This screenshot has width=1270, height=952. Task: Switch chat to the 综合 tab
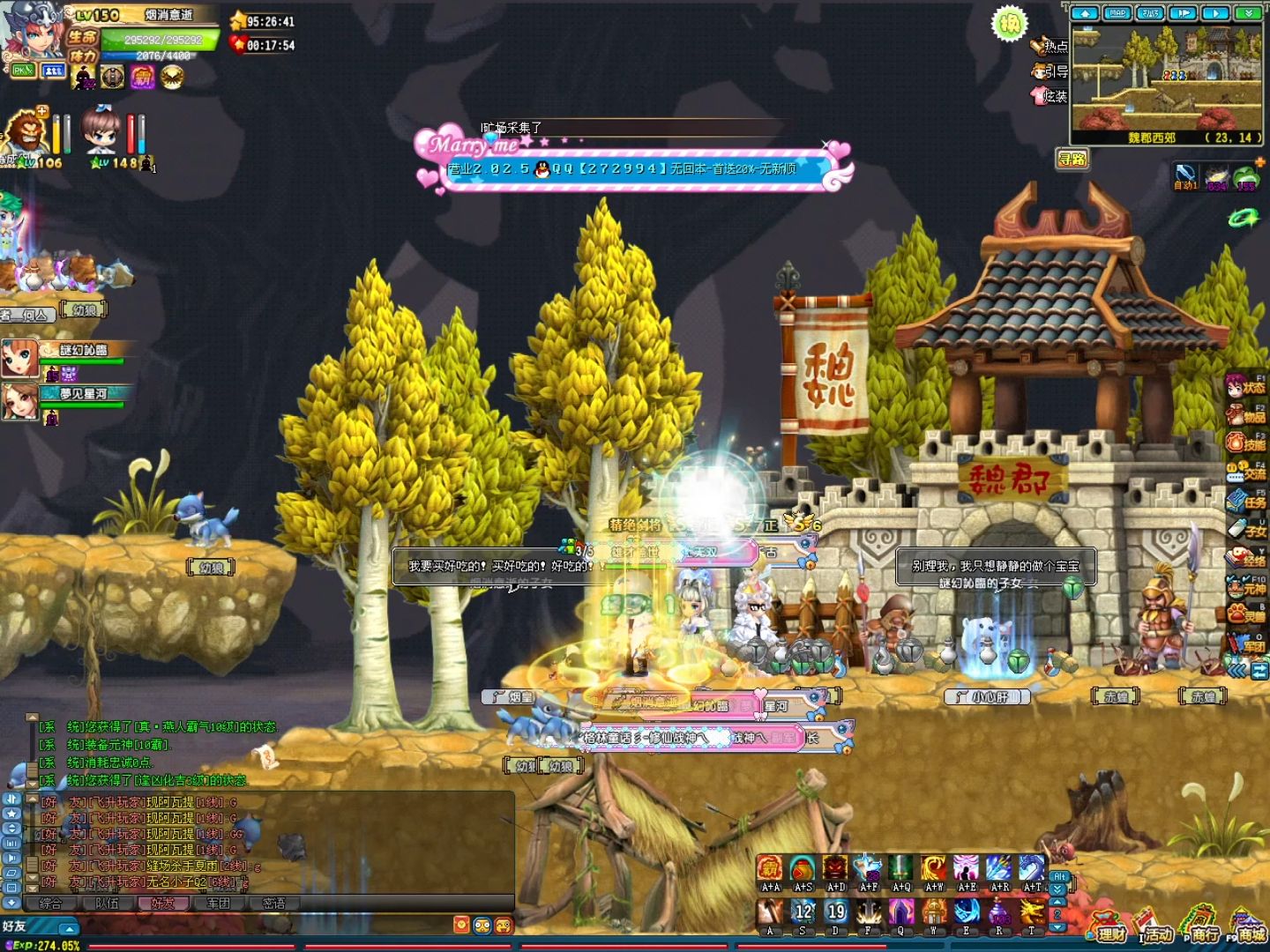[51, 904]
